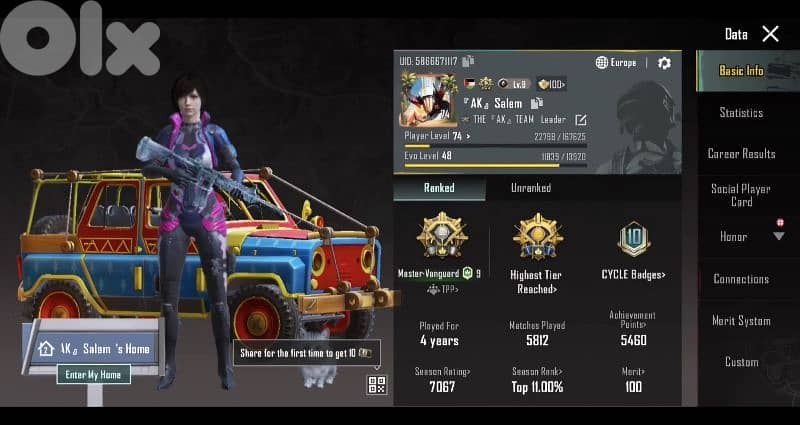This screenshot has width=800, height=425.
Task: Open Highest Tier Reached details
Action: (538, 282)
